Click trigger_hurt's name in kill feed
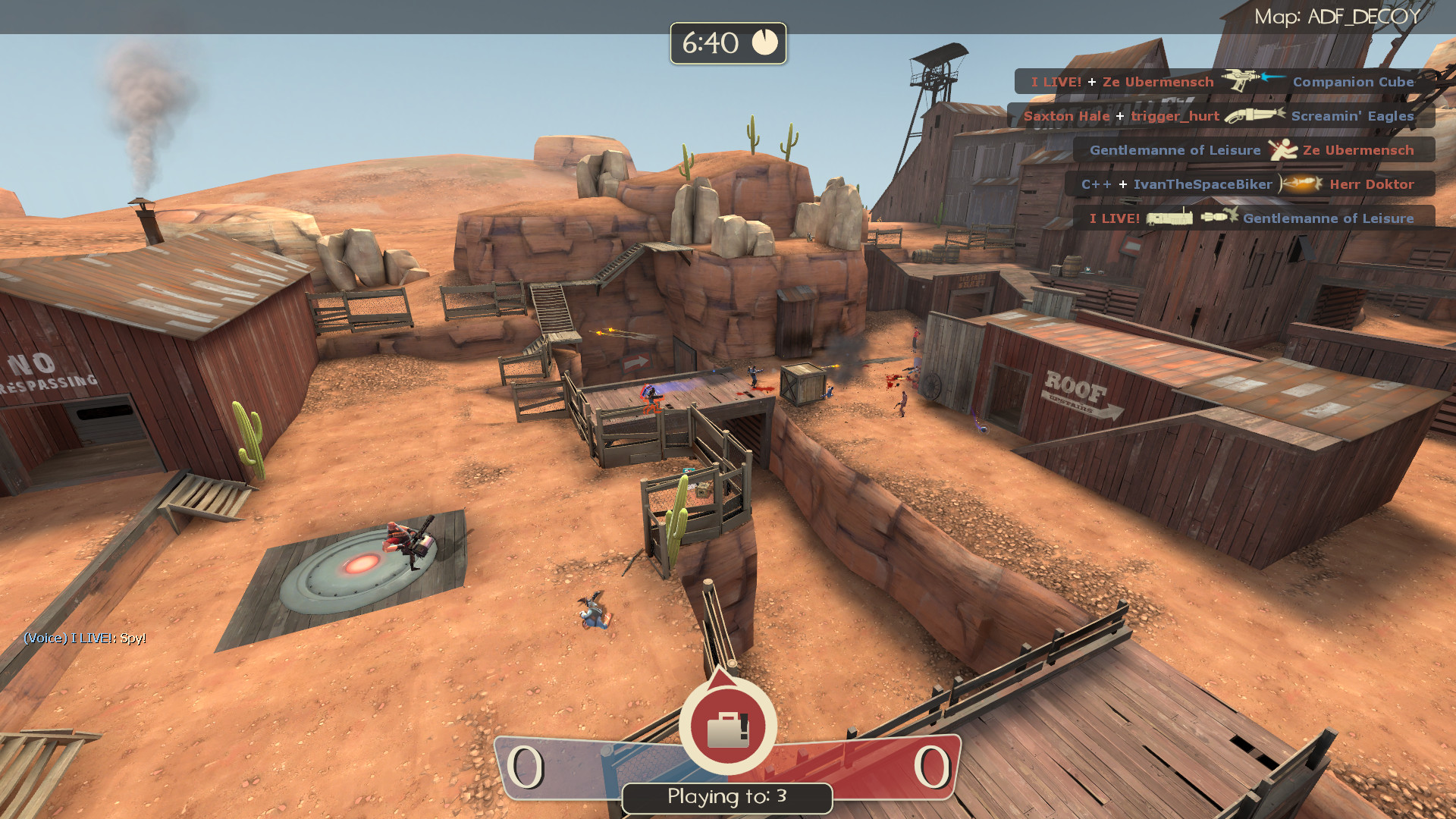Viewport: 1456px width, 819px height. 1174,116
